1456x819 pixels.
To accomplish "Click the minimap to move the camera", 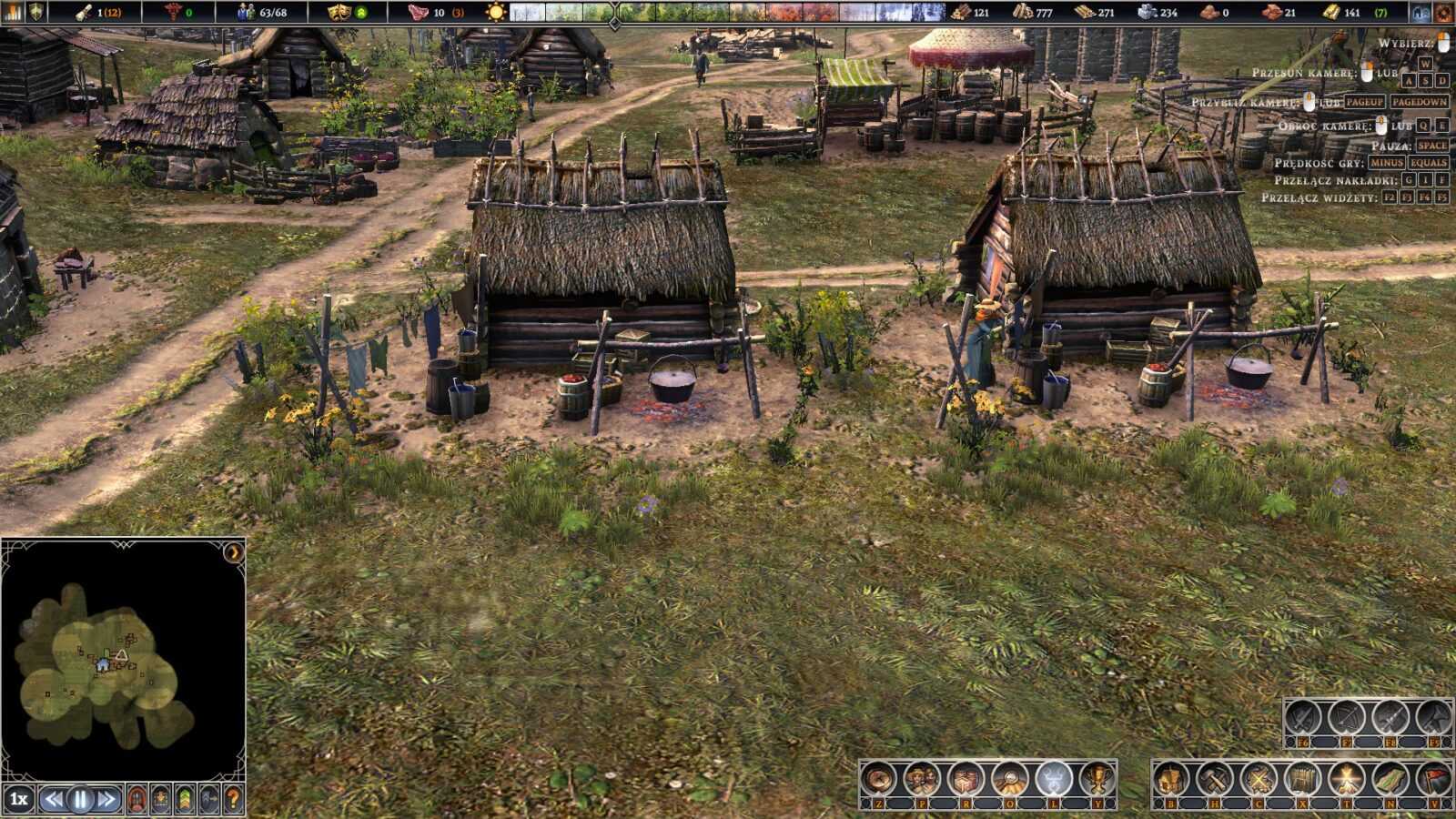I will [x=109, y=664].
